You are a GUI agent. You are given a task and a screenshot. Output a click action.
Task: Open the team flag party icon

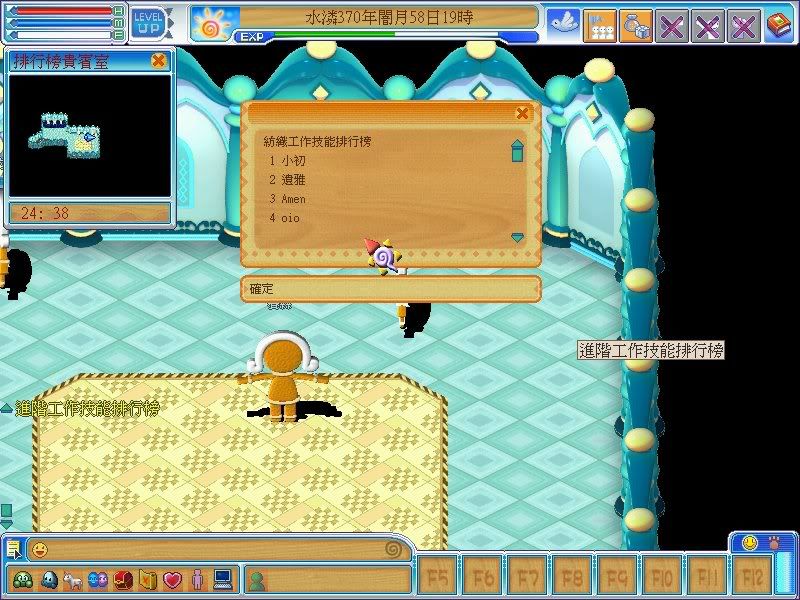[x=599, y=25]
